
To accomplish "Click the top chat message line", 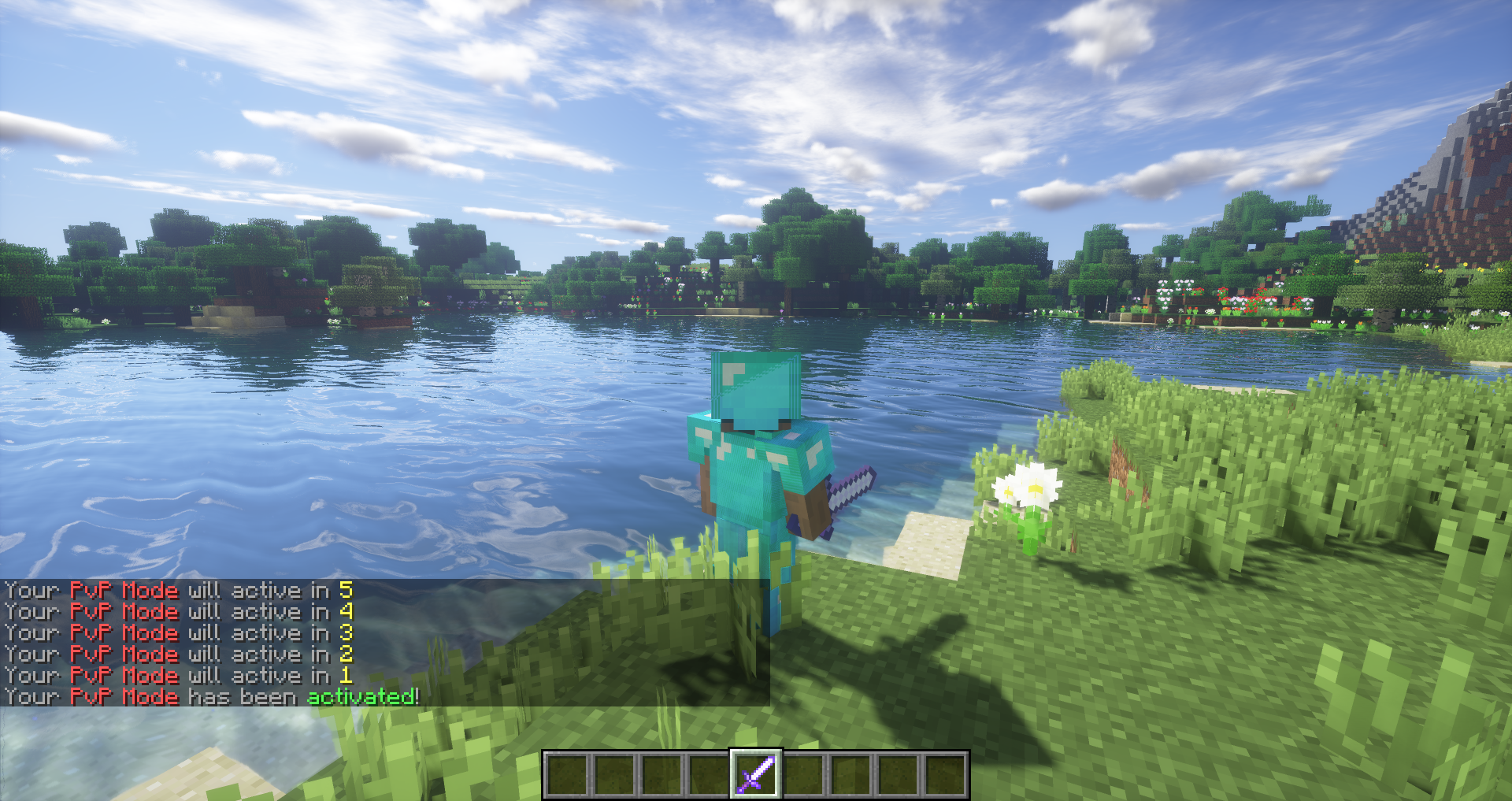I will 173,590.
